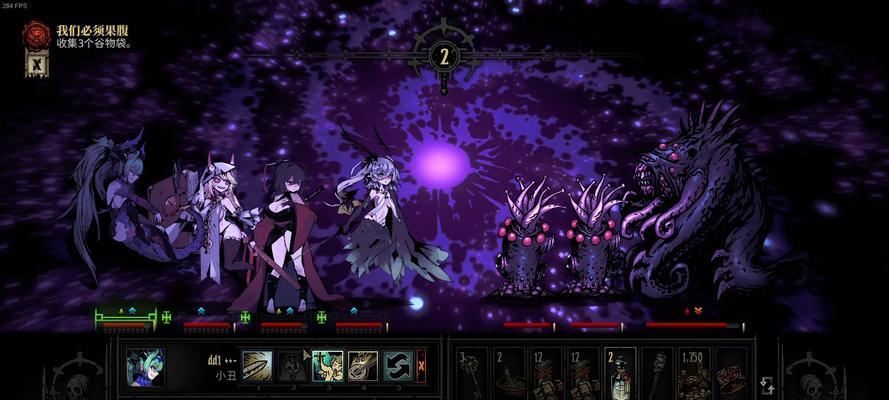
Task: Activate the fourth skill with curved blade
Action: pyautogui.click(x=362, y=366)
